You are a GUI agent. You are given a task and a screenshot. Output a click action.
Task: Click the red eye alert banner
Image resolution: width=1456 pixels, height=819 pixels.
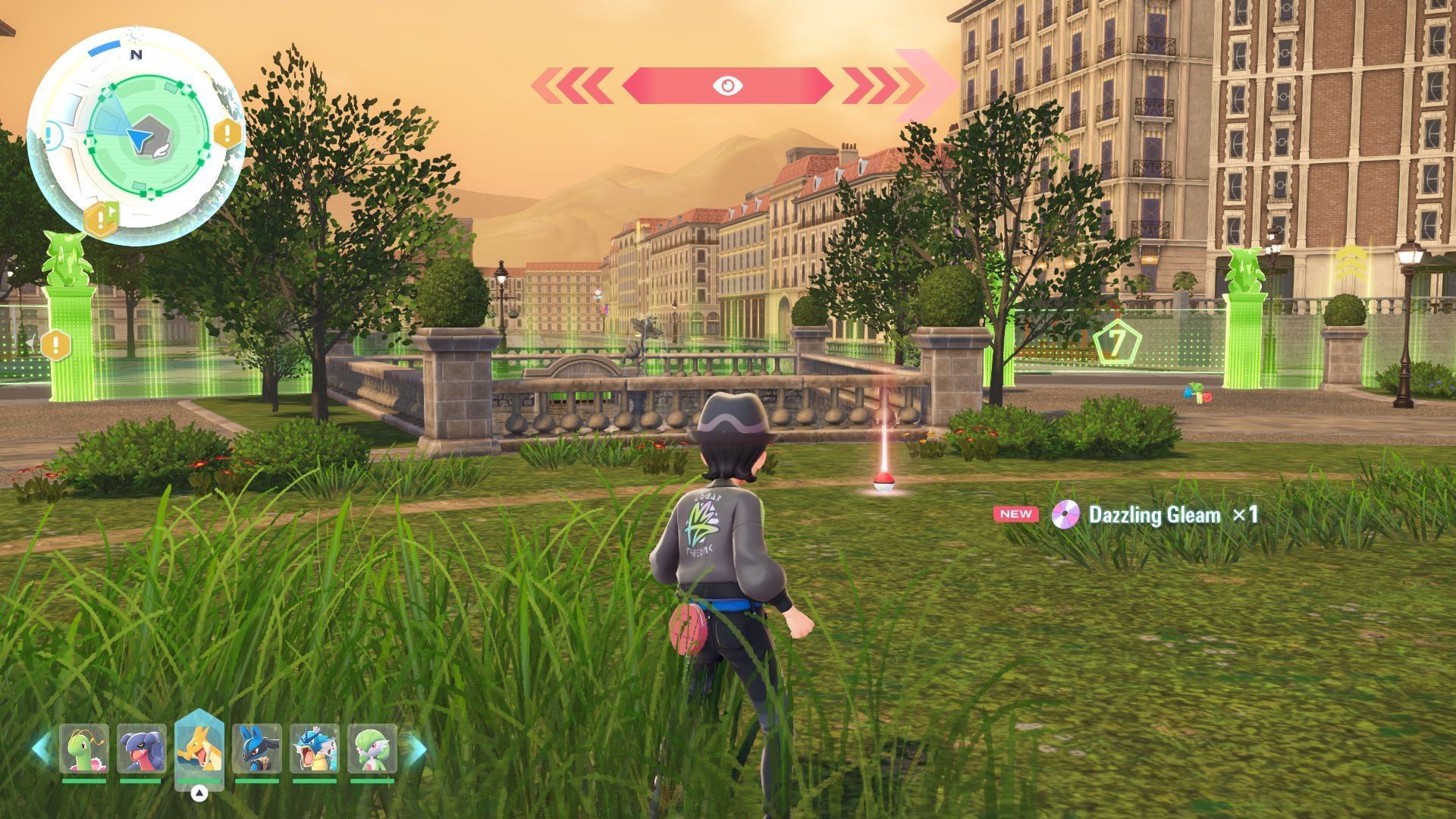click(x=727, y=86)
